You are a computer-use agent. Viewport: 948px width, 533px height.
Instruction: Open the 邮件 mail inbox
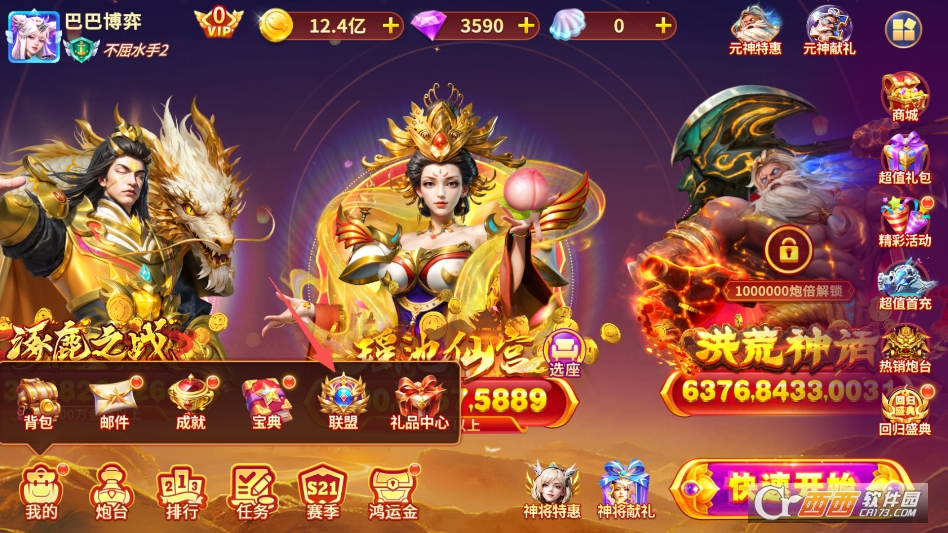[x=114, y=401]
